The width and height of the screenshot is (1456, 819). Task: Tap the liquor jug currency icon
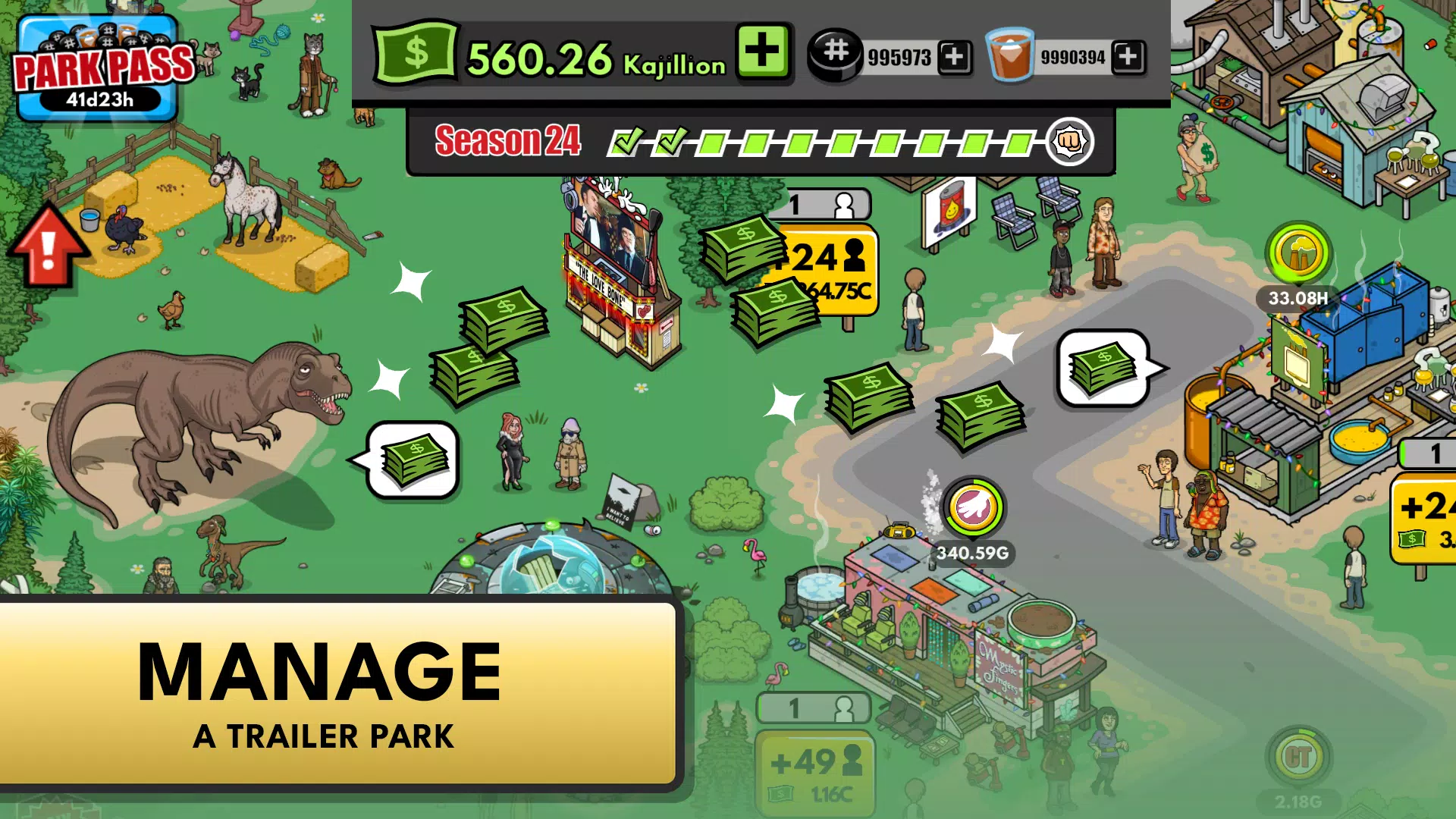(1009, 55)
